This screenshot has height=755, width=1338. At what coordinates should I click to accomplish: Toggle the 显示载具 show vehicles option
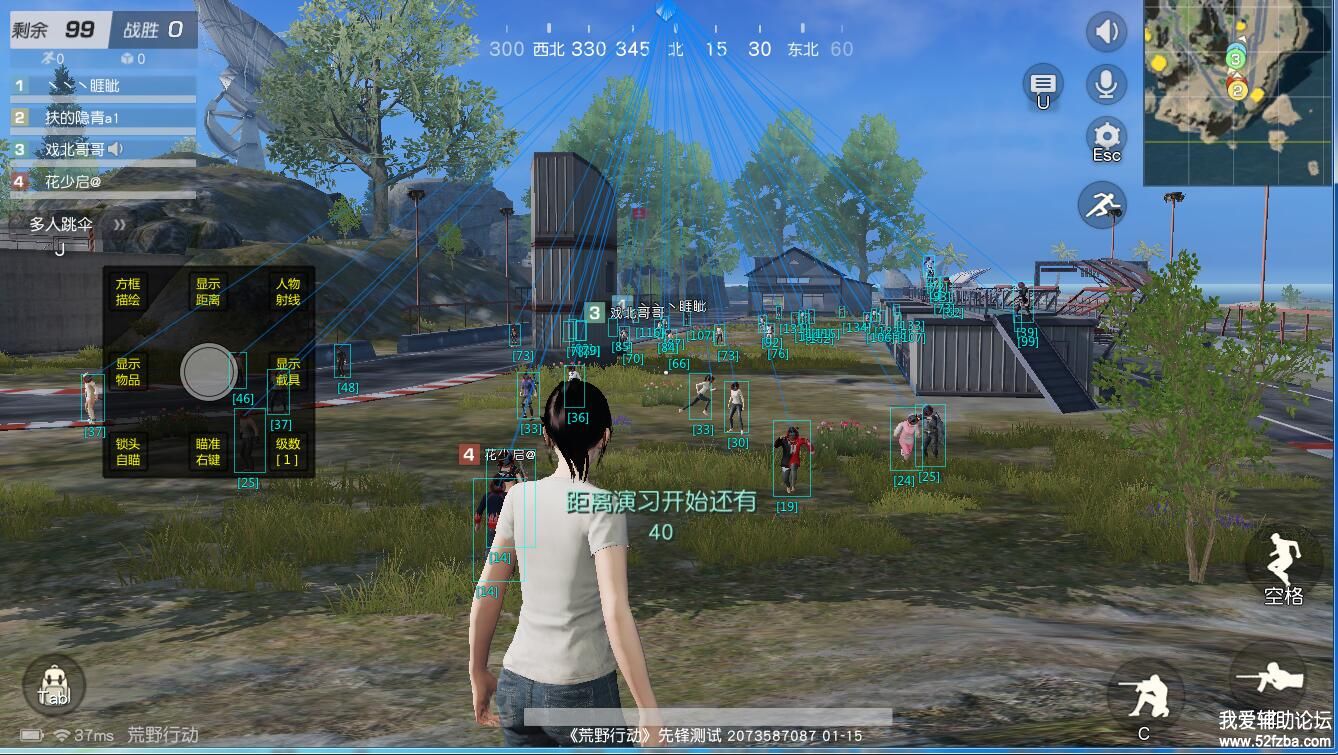click(x=288, y=372)
